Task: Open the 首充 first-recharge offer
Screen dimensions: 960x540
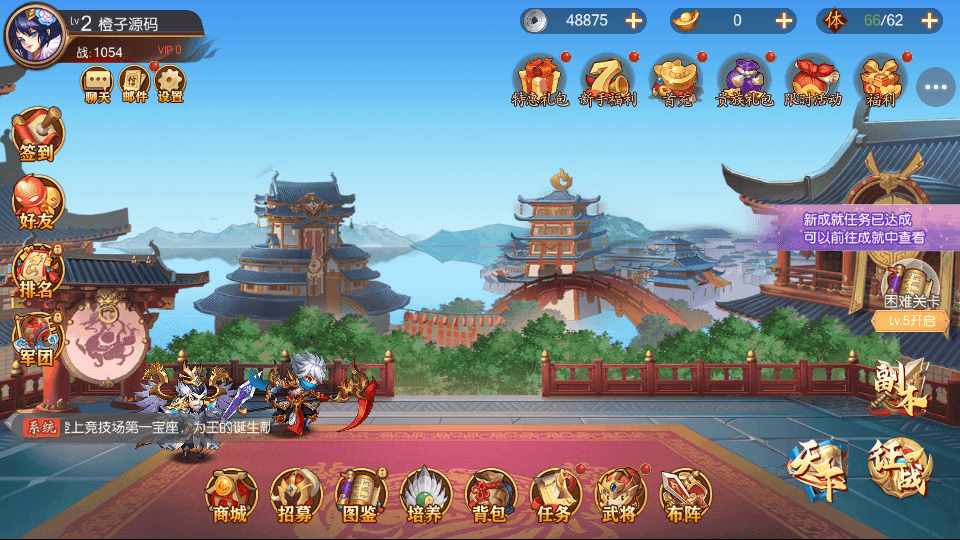Action: coord(673,80)
